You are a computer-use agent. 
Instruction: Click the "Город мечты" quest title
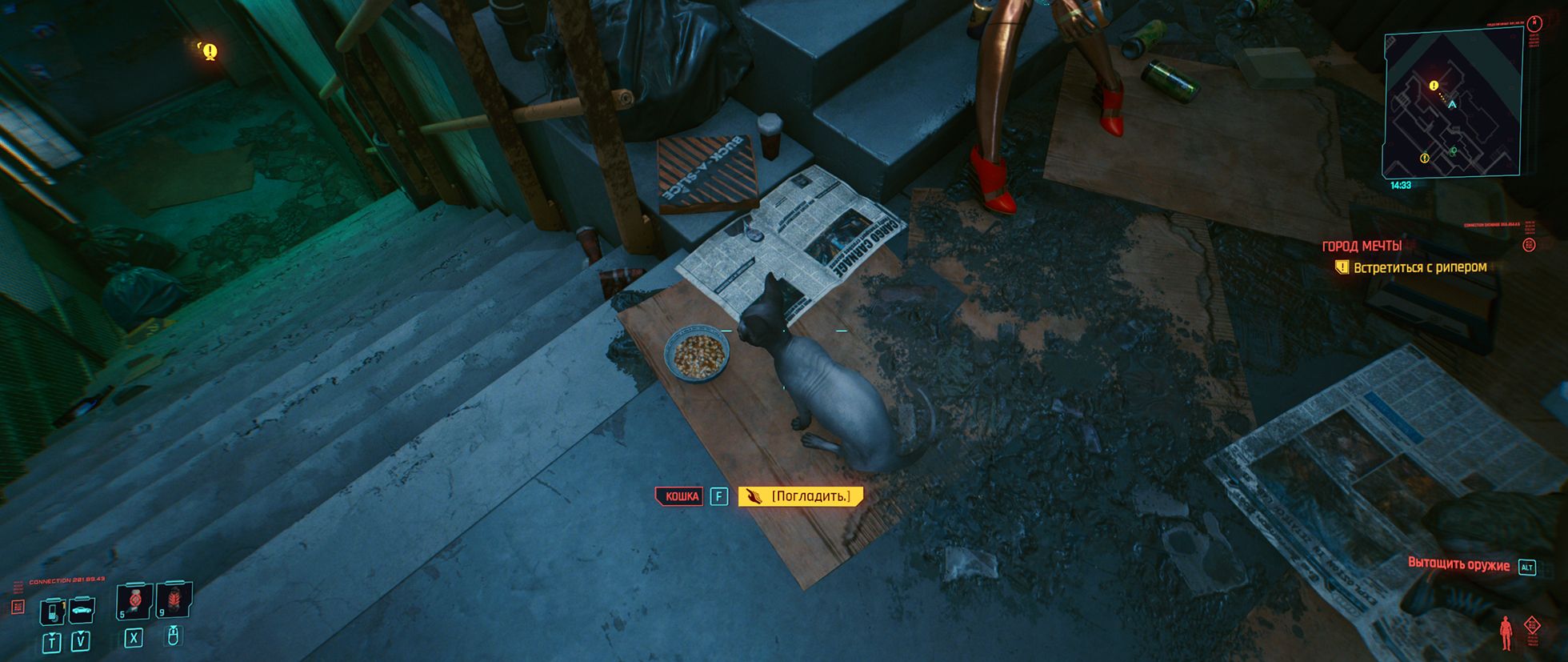click(x=1362, y=246)
